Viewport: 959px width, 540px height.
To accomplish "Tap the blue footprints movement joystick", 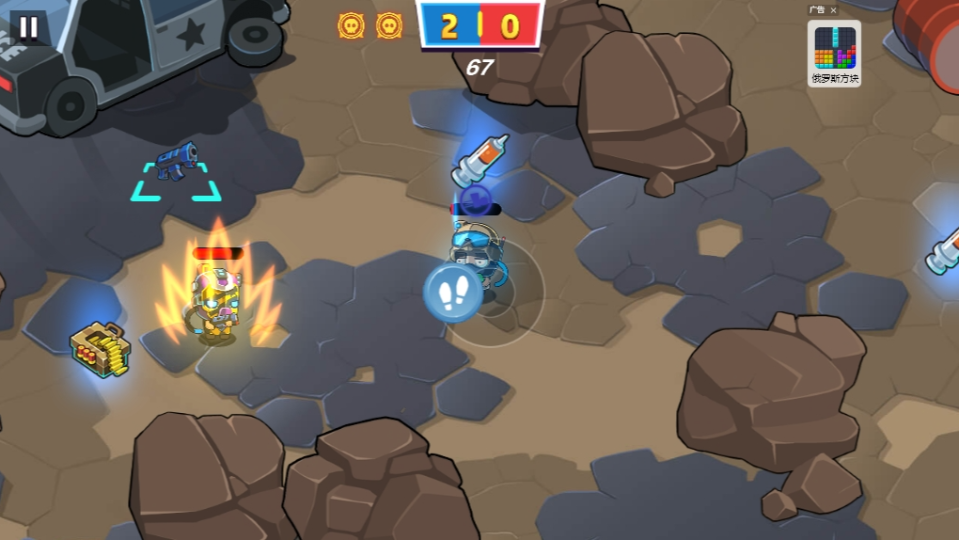I will click(x=453, y=293).
